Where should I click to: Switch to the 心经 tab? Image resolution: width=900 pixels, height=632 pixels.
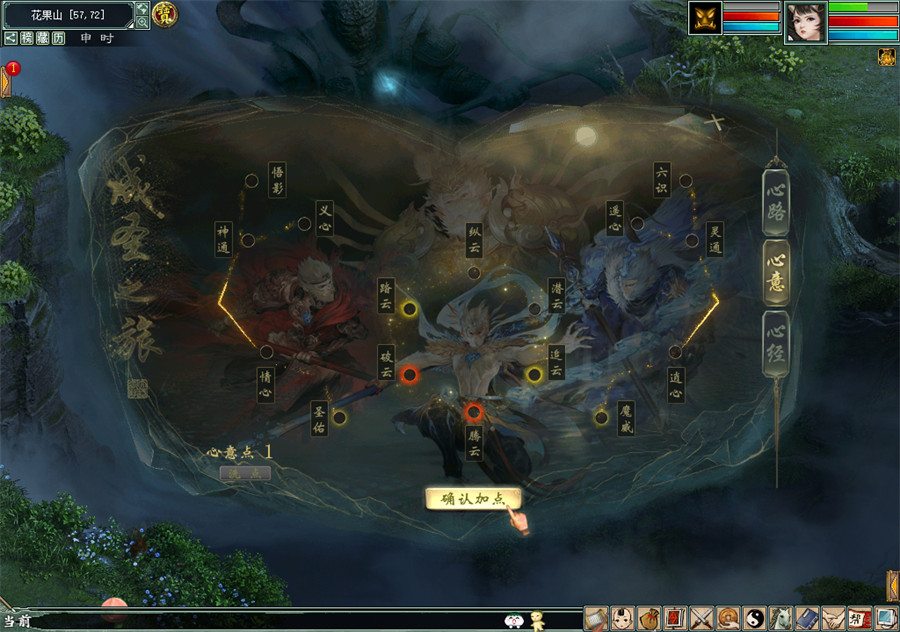[x=776, y=343]
